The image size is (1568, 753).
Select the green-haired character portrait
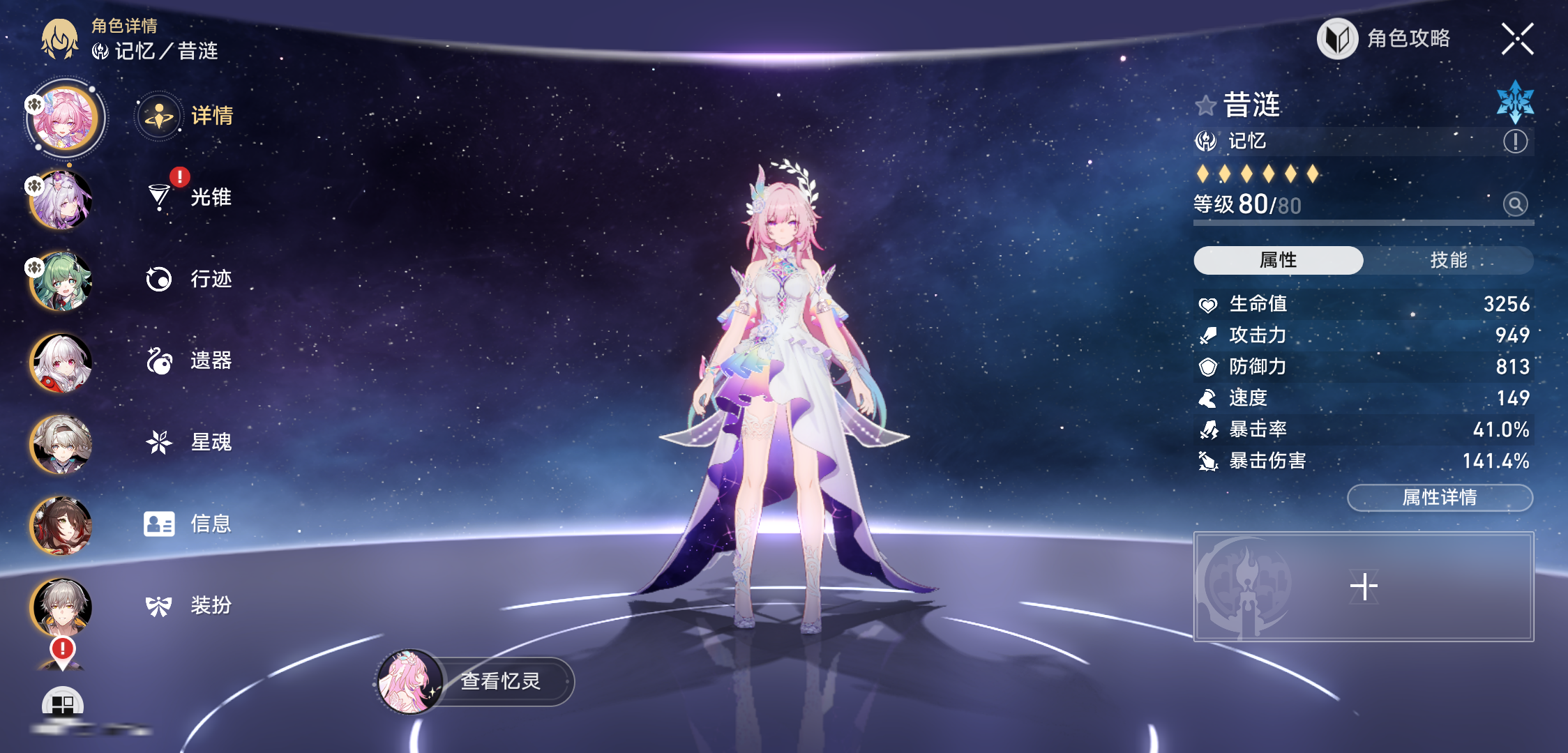tap(61, 281)
